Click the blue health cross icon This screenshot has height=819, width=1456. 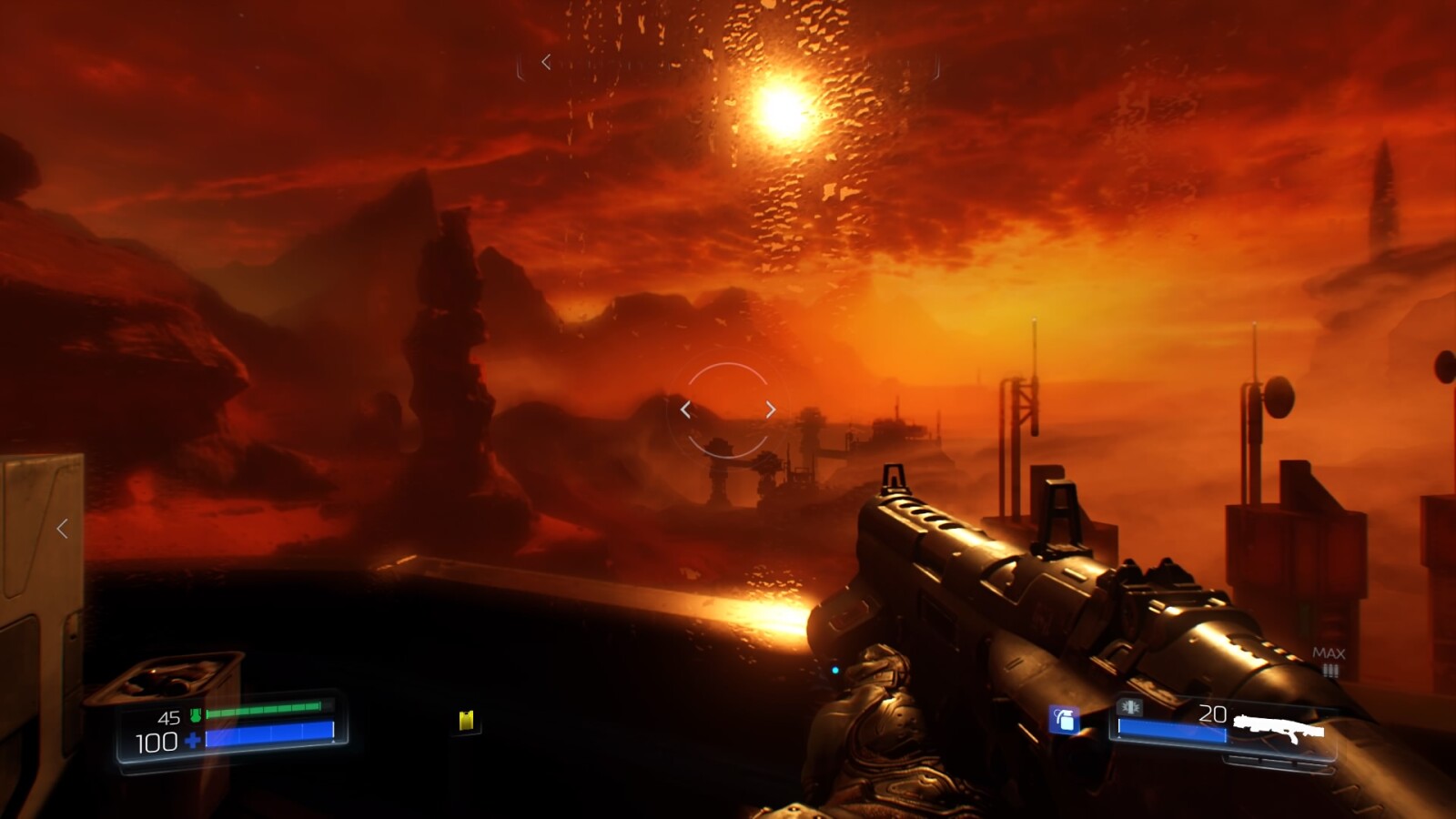tap(193, 741)
